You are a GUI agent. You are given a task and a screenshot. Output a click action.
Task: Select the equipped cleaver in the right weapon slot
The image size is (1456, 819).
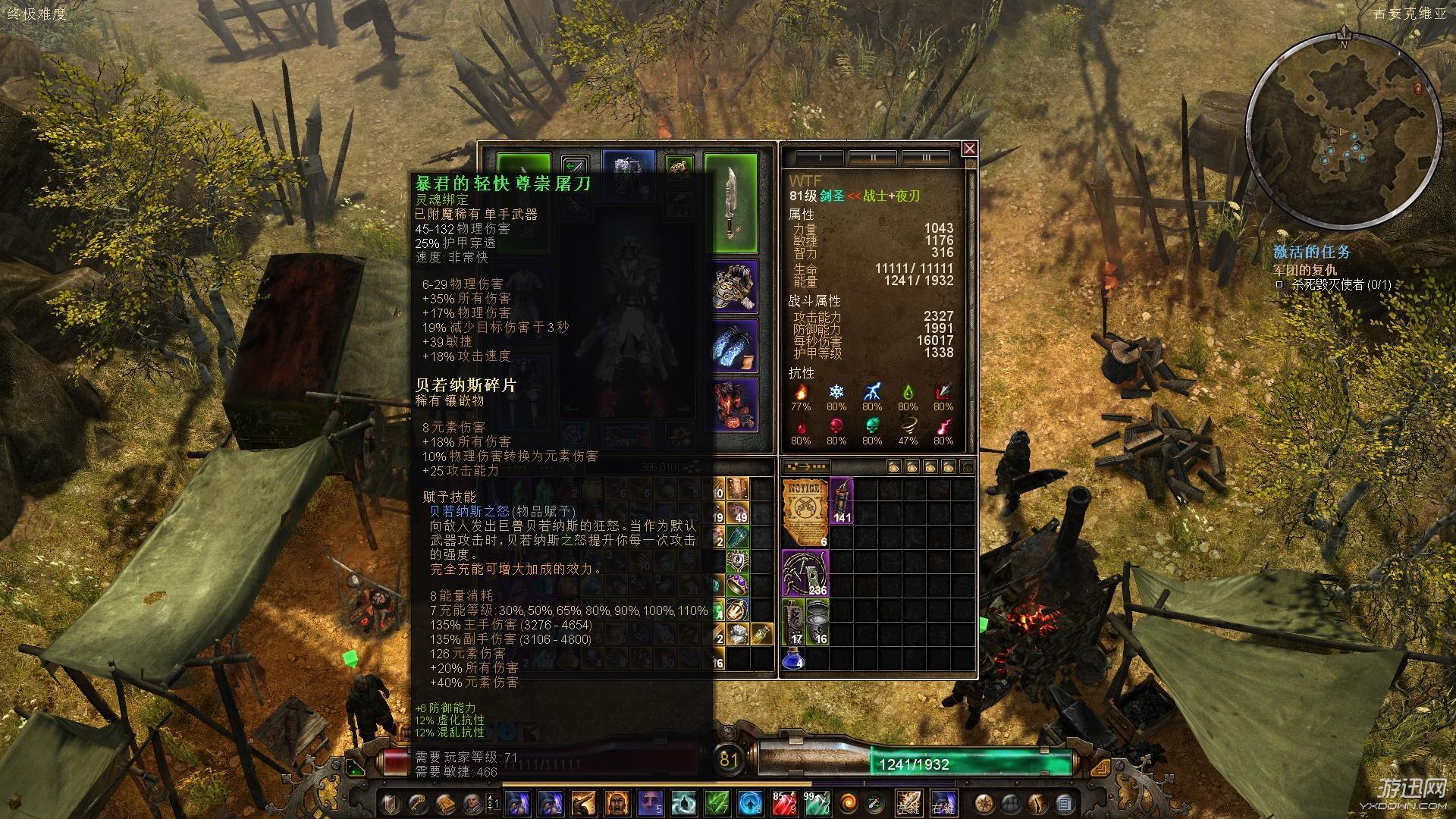pos(730,203)
